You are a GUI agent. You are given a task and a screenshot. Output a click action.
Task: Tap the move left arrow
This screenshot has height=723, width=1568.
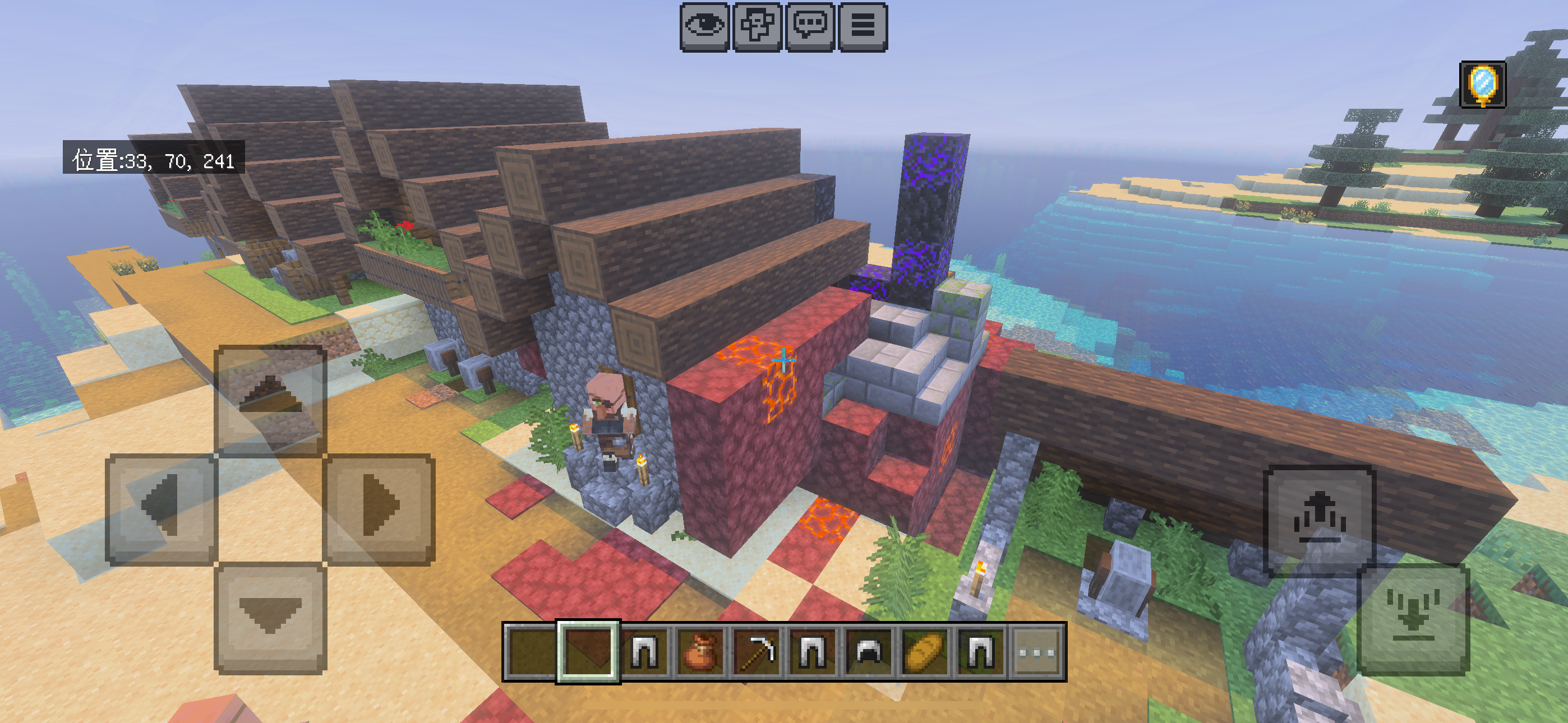(162, 509)
